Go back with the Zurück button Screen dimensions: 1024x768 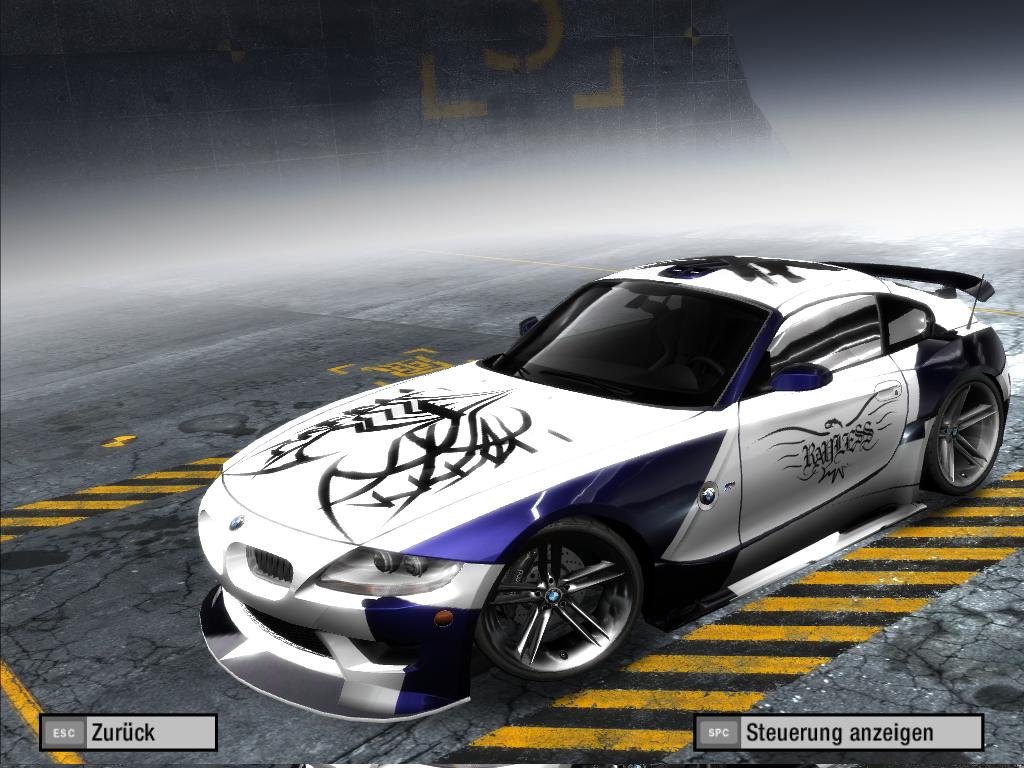128,732
